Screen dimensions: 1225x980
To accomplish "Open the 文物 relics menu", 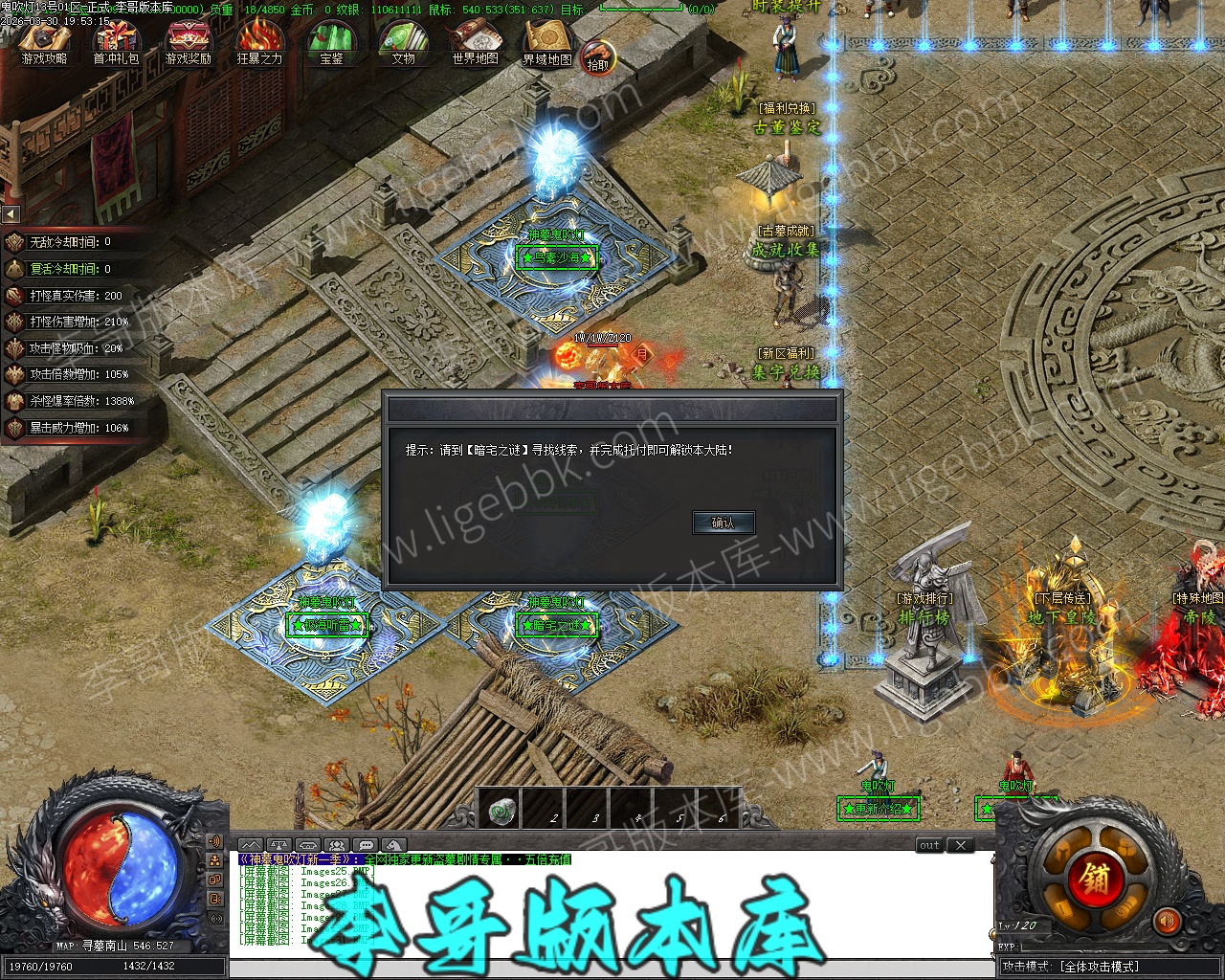I will pos(403,44).
